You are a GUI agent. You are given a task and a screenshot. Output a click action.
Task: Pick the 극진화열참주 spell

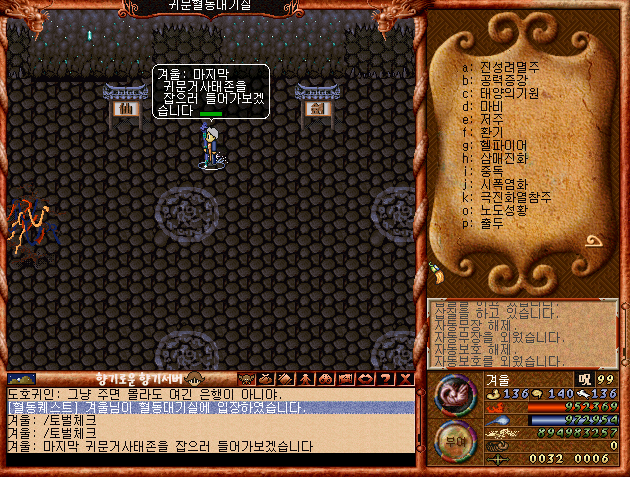coord(509,197)
